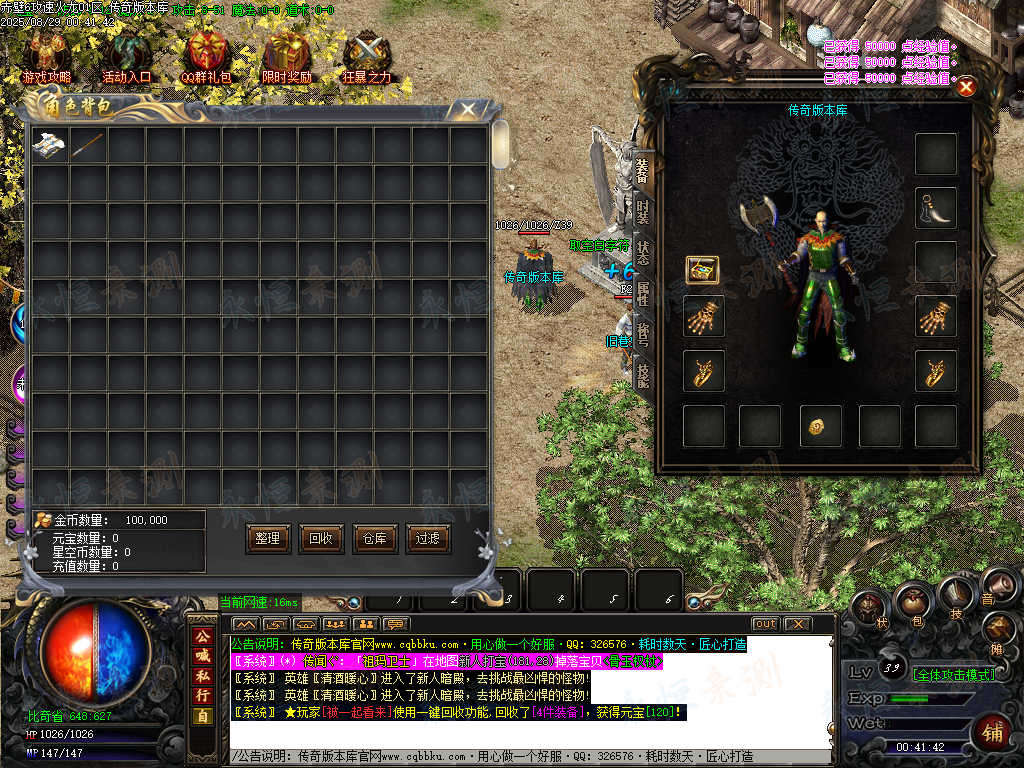Open the 游戏攻略 game guide icon

point(46,56)
